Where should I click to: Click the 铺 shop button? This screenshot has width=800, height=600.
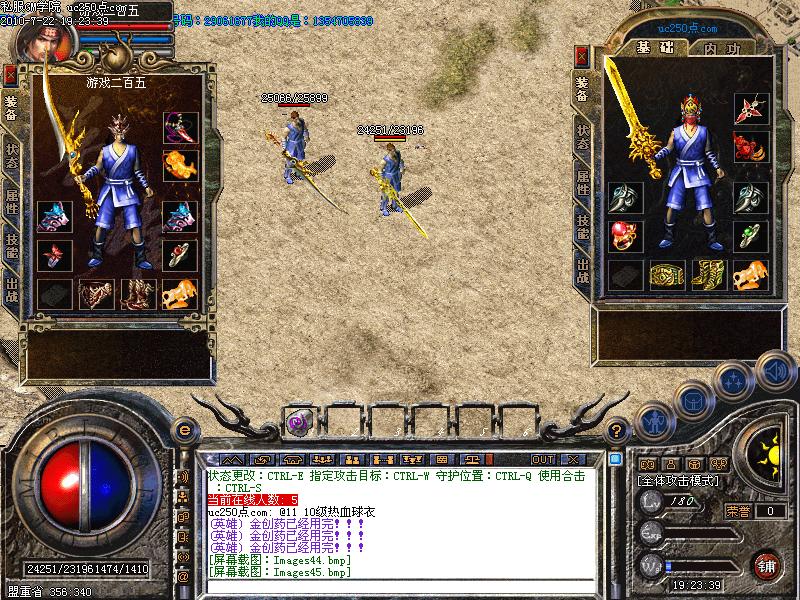point(766,564)
